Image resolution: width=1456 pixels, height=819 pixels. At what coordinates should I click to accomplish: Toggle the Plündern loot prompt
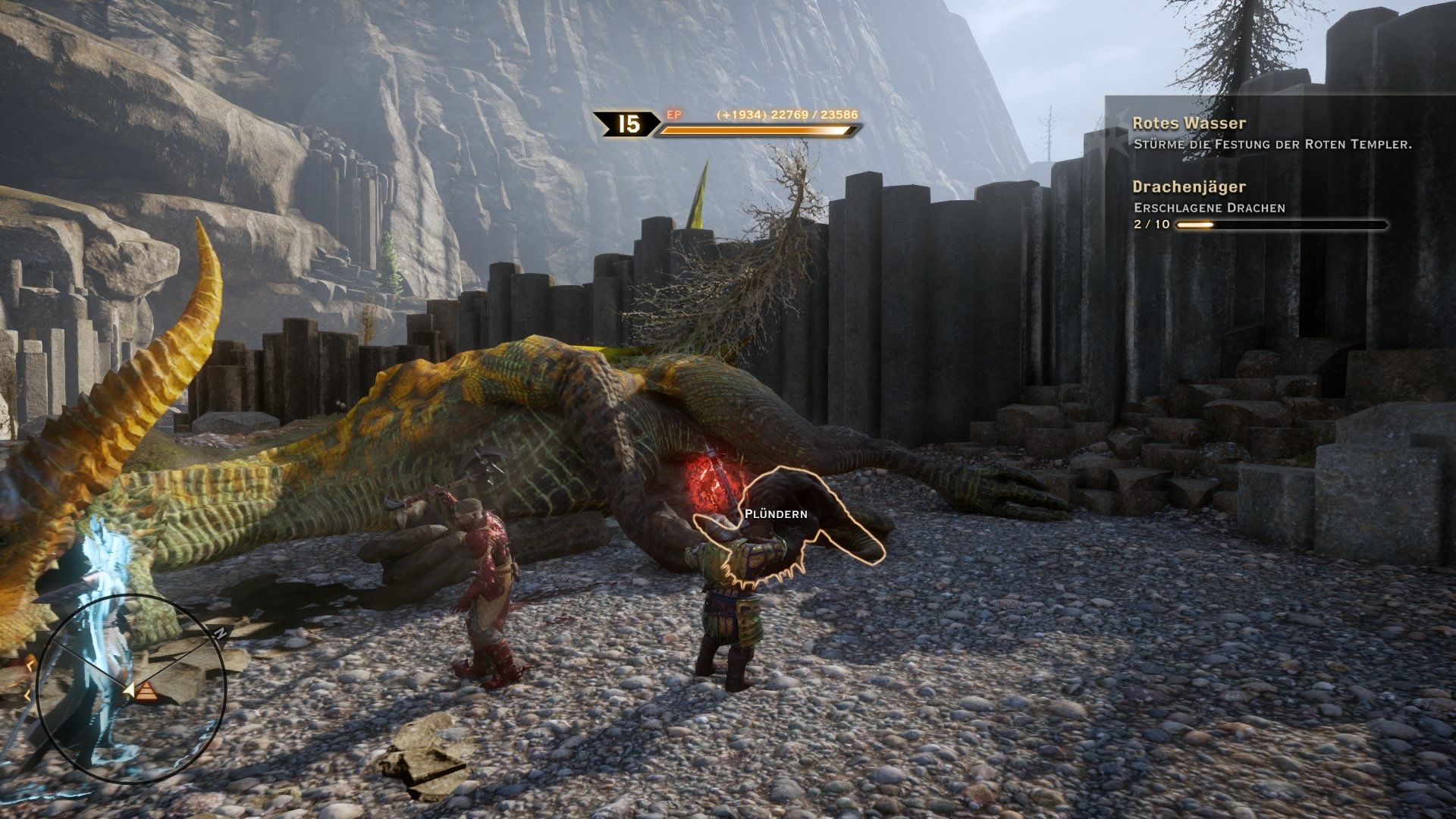coord(775,513)
